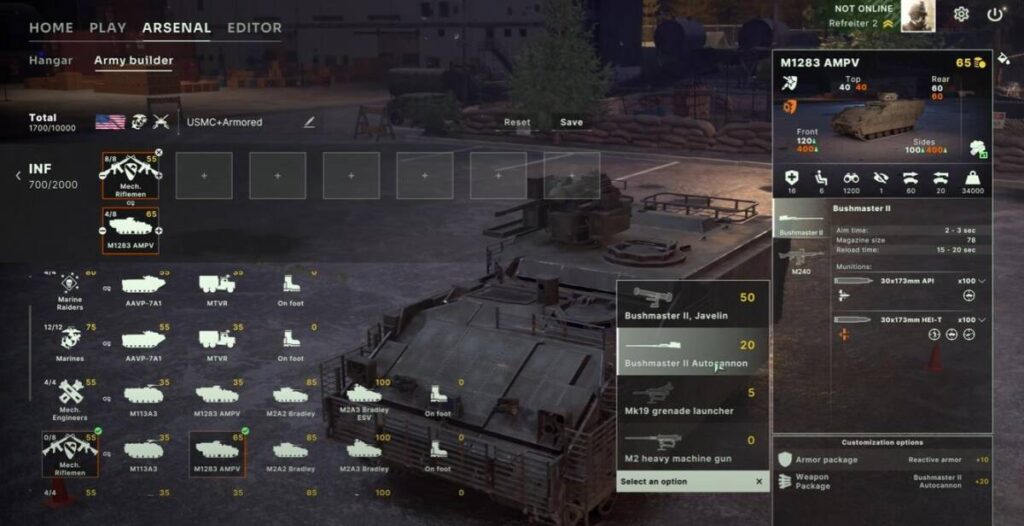
Task: Switch to the Hangar sub-tab
Action: pos(50,61)
